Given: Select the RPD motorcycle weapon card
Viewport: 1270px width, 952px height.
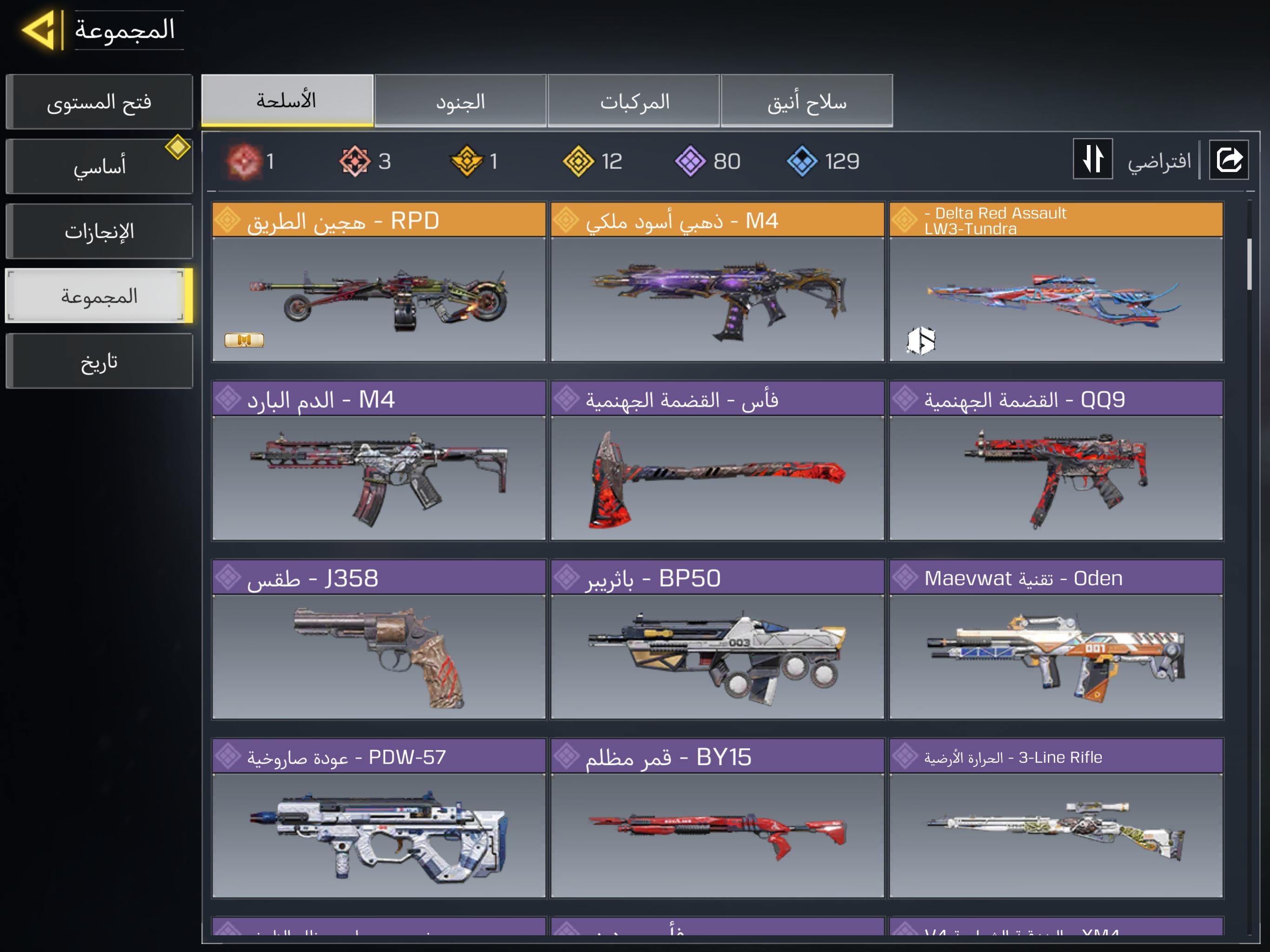Looking at the screenshot, I should (x=378, y=282).
